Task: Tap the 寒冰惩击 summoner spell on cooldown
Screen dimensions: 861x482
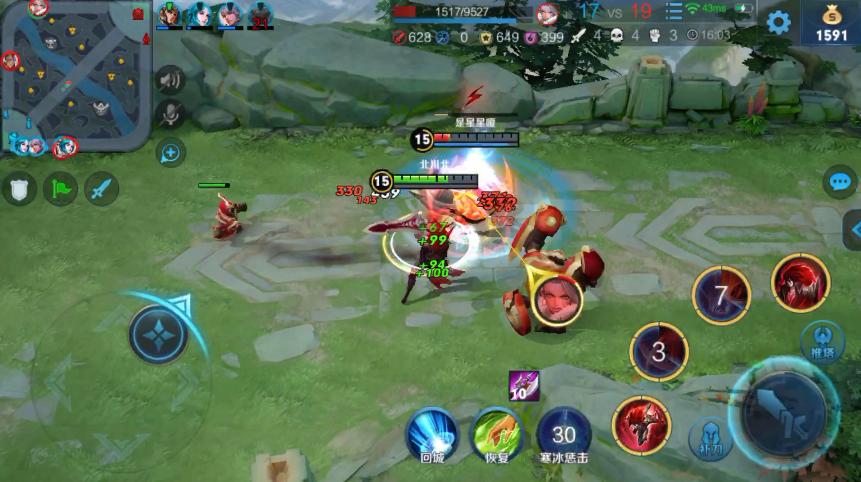Action: [x=564, y=433]
